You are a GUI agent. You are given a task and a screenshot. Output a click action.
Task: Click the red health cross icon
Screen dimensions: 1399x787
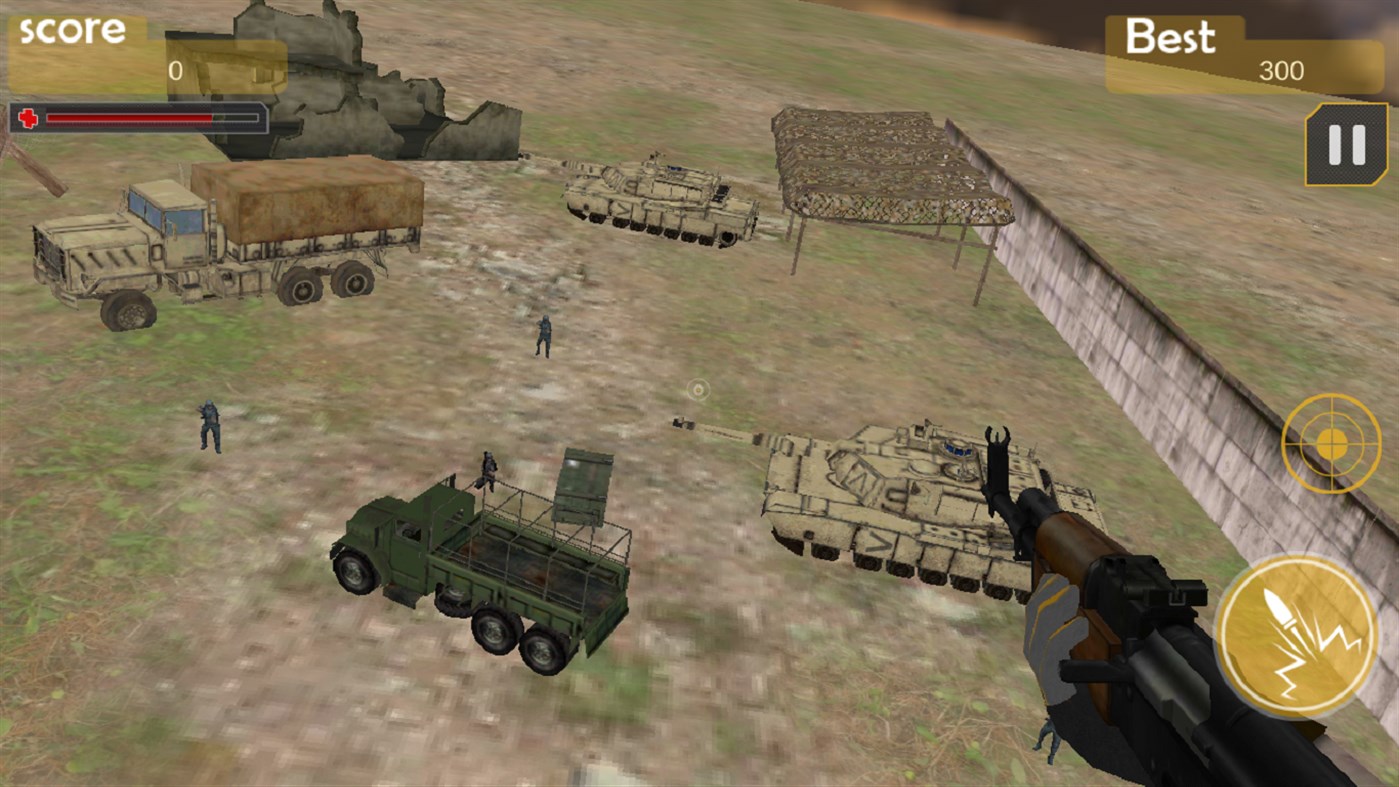click(29, 119)
